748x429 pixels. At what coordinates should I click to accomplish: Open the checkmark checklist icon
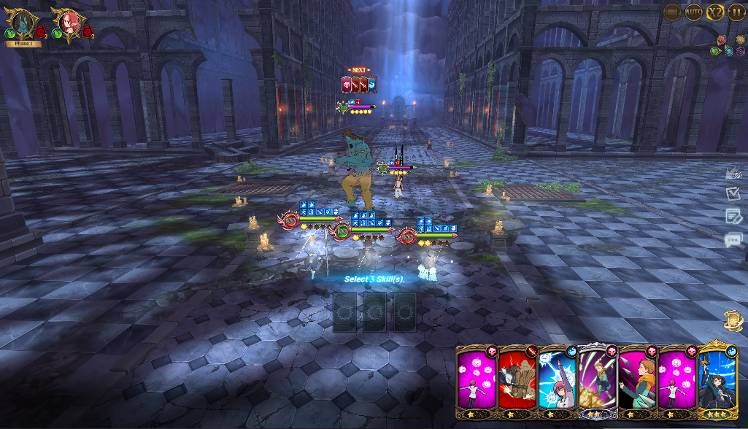733,193
